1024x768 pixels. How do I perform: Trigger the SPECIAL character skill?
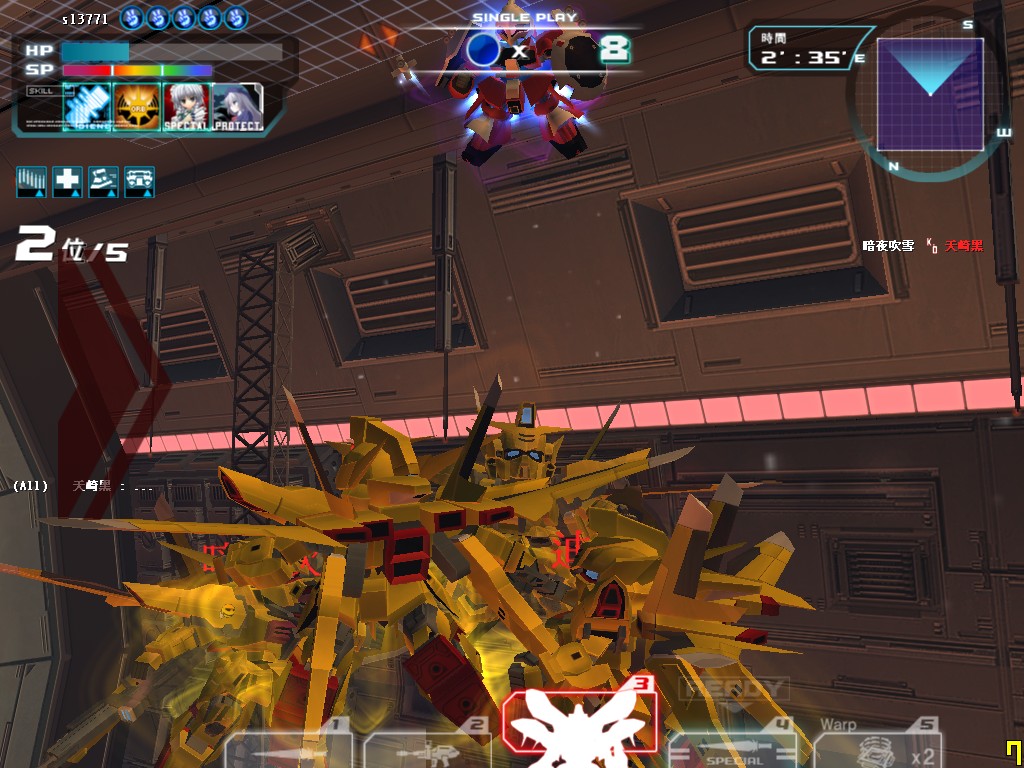[186, 106]
